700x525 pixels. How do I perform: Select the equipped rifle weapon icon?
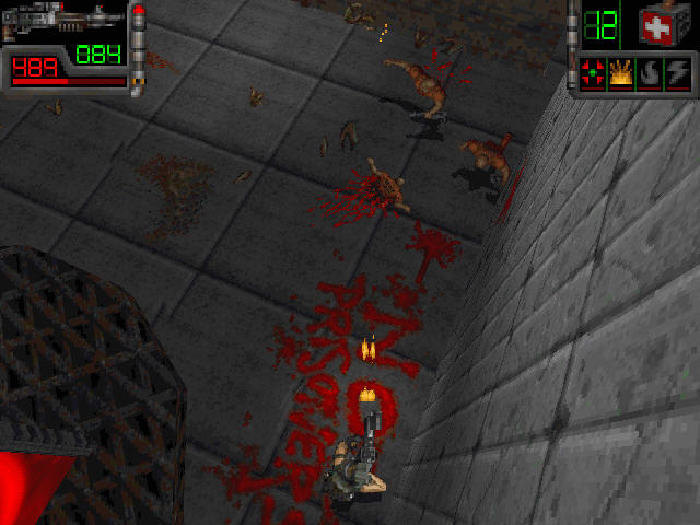pyautogui.click(x=62, y=18)
